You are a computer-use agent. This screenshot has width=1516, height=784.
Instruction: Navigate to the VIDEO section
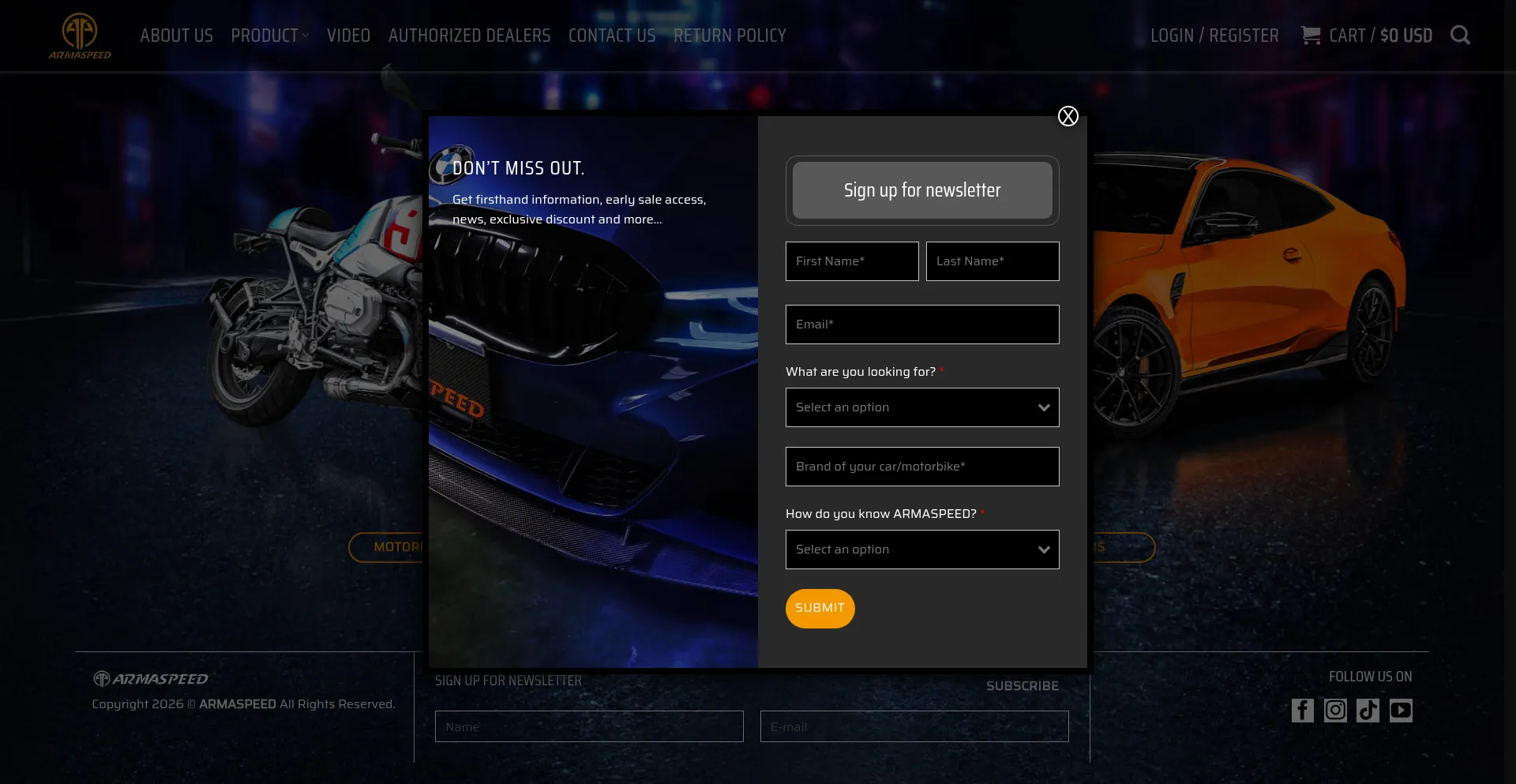click(x=348, y=35)
